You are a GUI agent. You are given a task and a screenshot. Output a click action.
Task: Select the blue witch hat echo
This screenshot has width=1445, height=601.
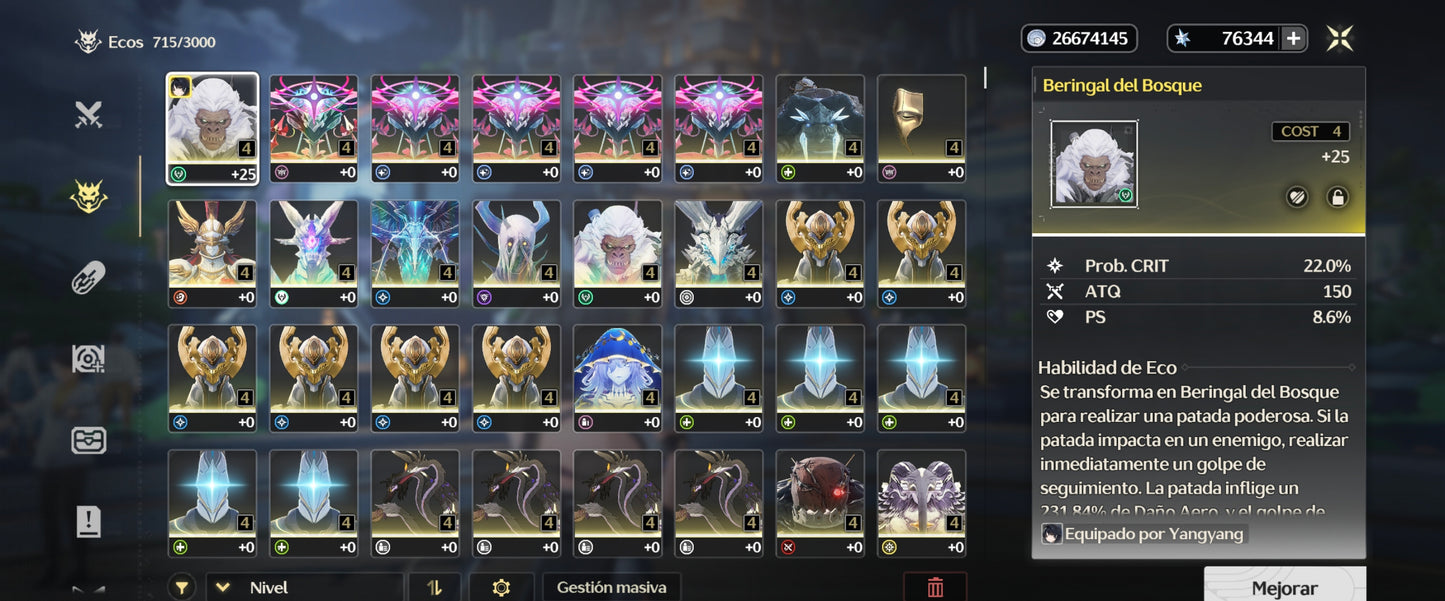click(x=617, y=378)
